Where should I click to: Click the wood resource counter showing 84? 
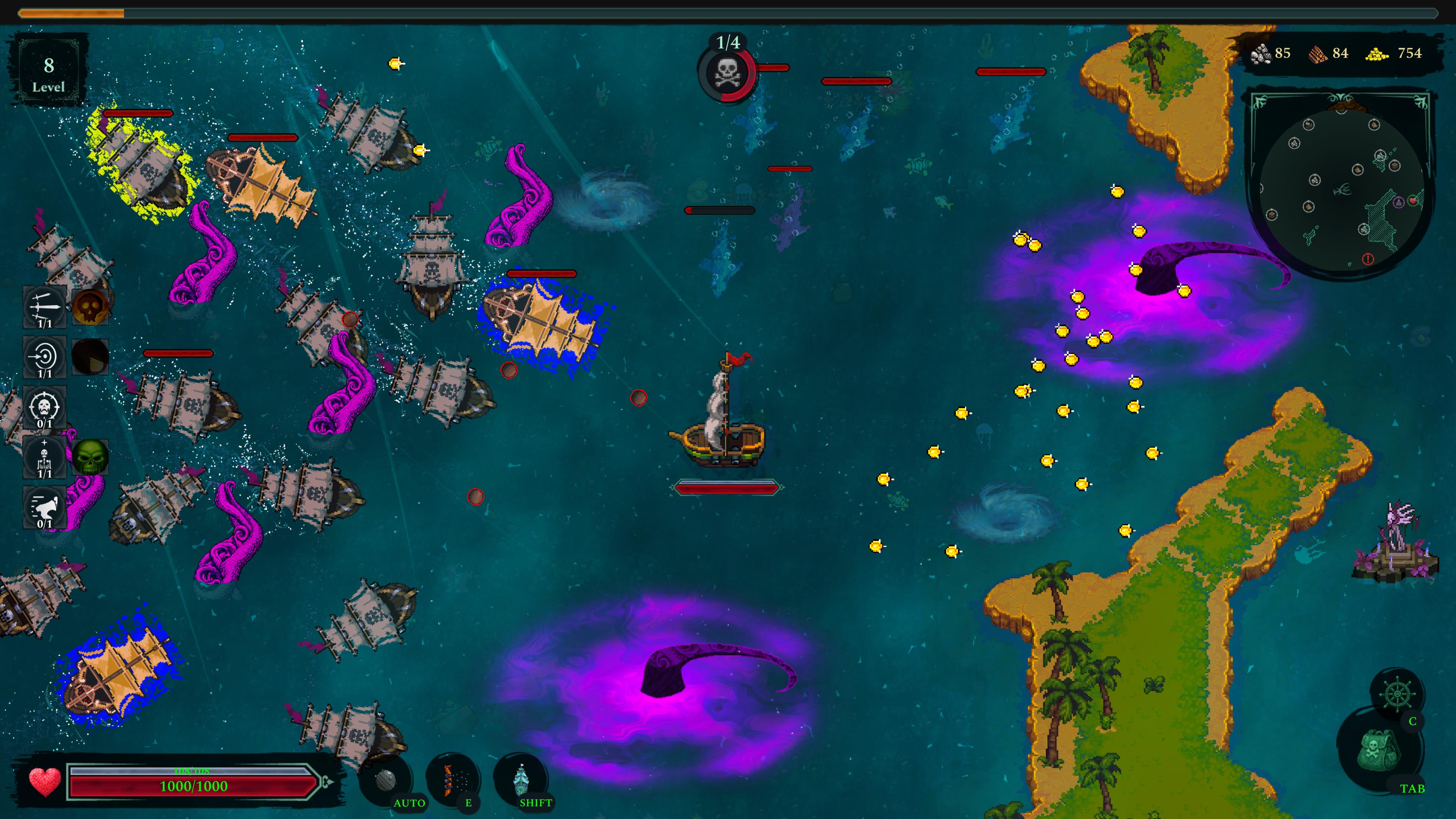[1327, 54]
